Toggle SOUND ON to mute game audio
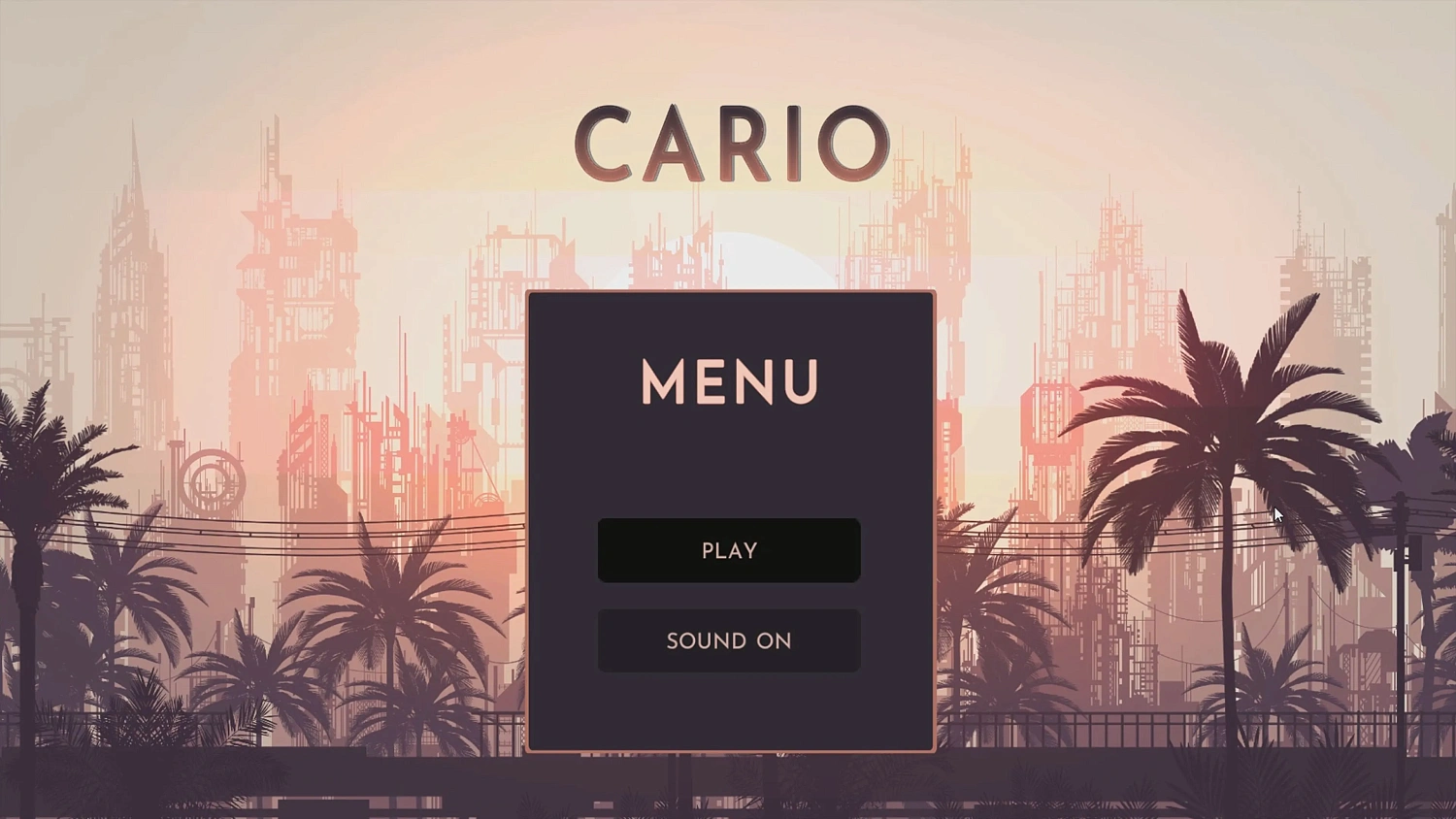Image resolution: width=1456 pixels, height=819 pixels. tap(728, 640)
